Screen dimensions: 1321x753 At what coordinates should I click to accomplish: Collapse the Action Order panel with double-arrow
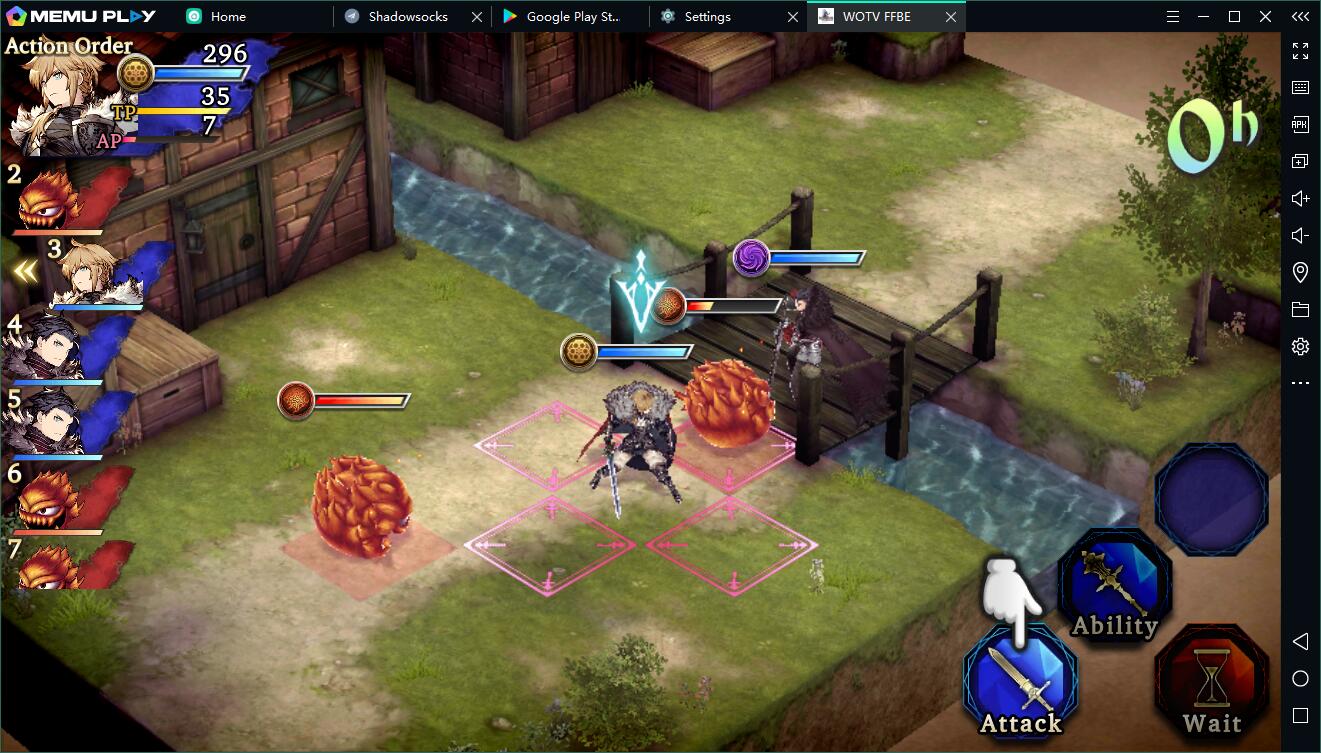coord(25,268)
